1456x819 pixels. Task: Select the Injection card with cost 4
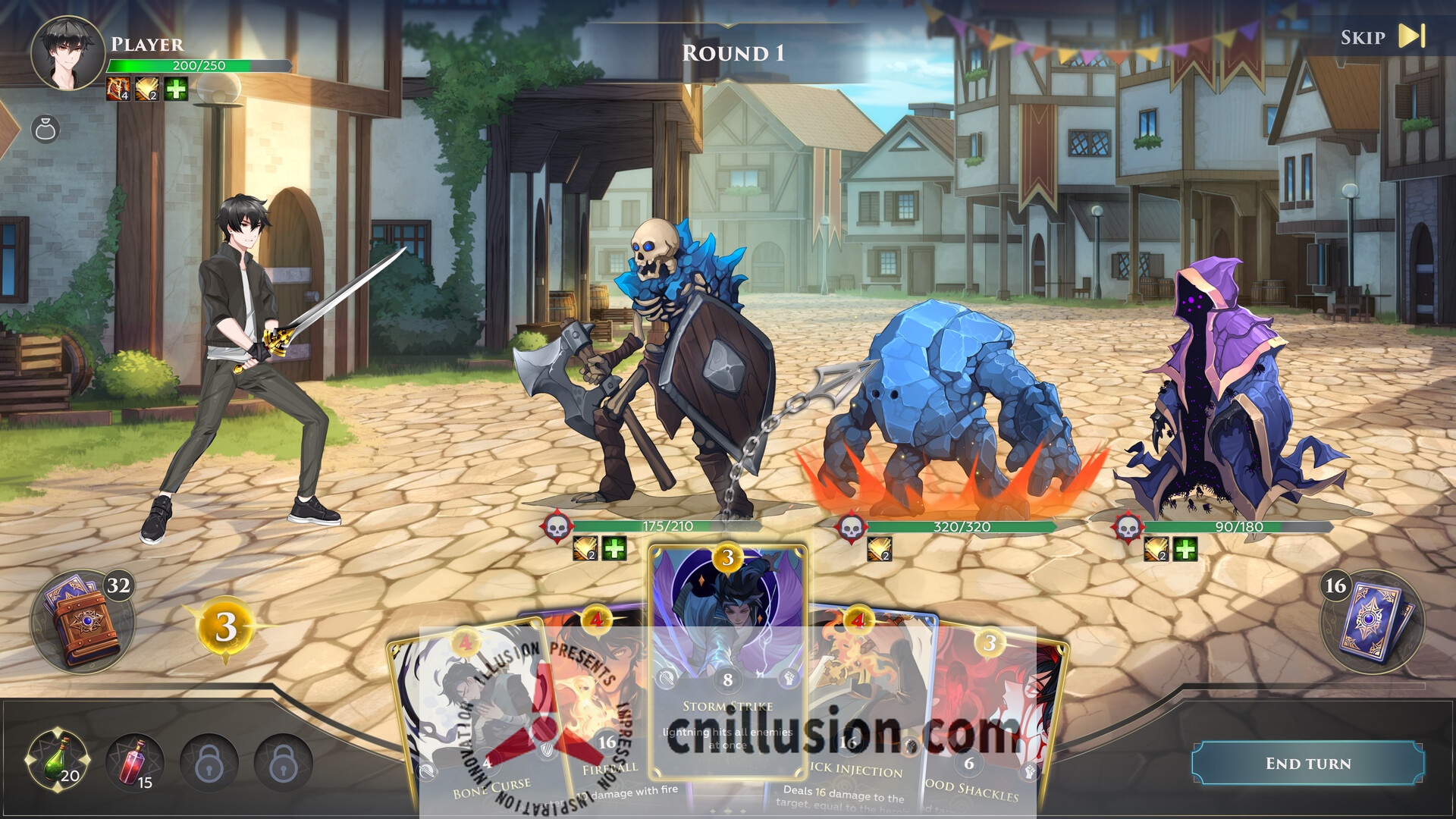[x=864, y=713]
